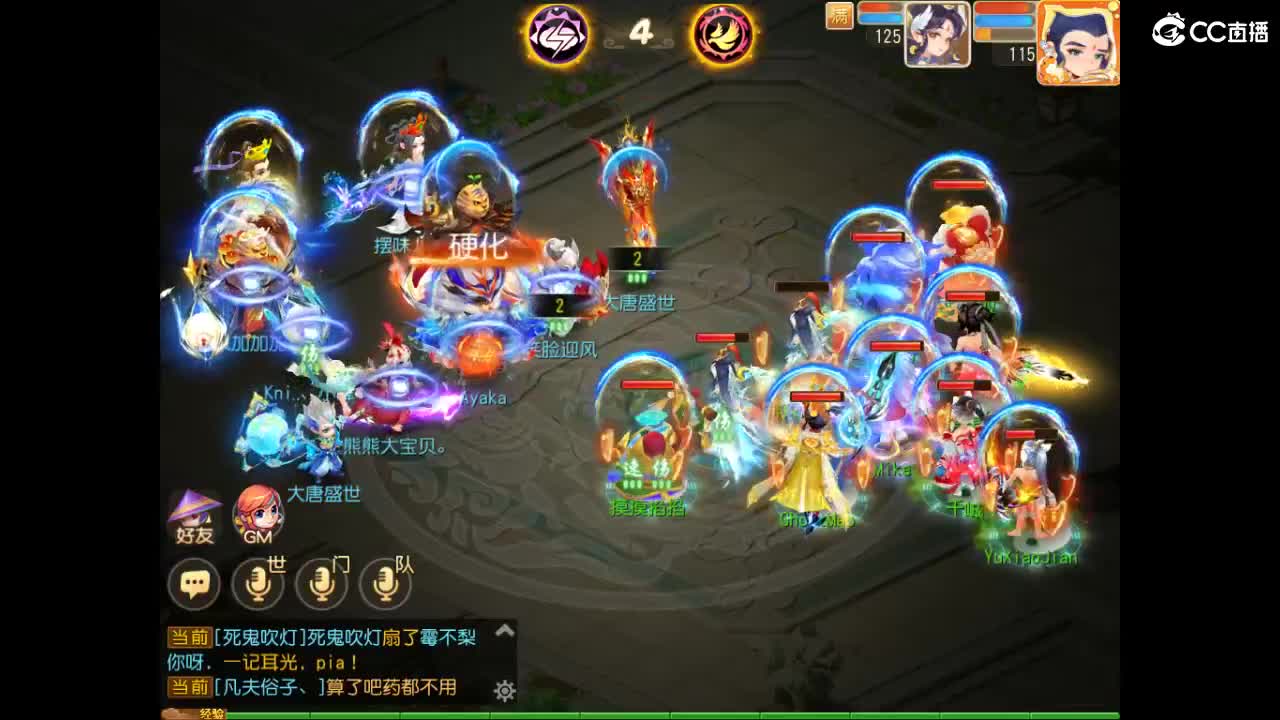Image resolution: width=1280 pixels, height=720 pixels.
Task: Open chat with the speech bubble icon
Action: pos(196,583)
